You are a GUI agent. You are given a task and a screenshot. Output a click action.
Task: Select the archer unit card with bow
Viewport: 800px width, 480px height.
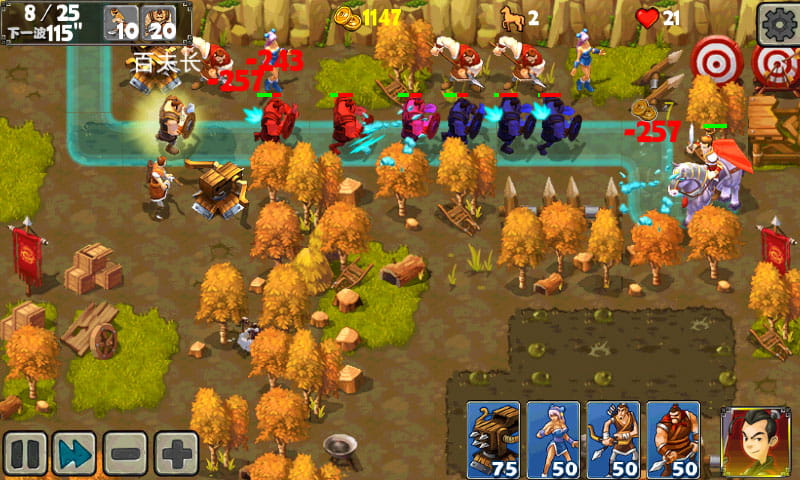pos(613,440)
